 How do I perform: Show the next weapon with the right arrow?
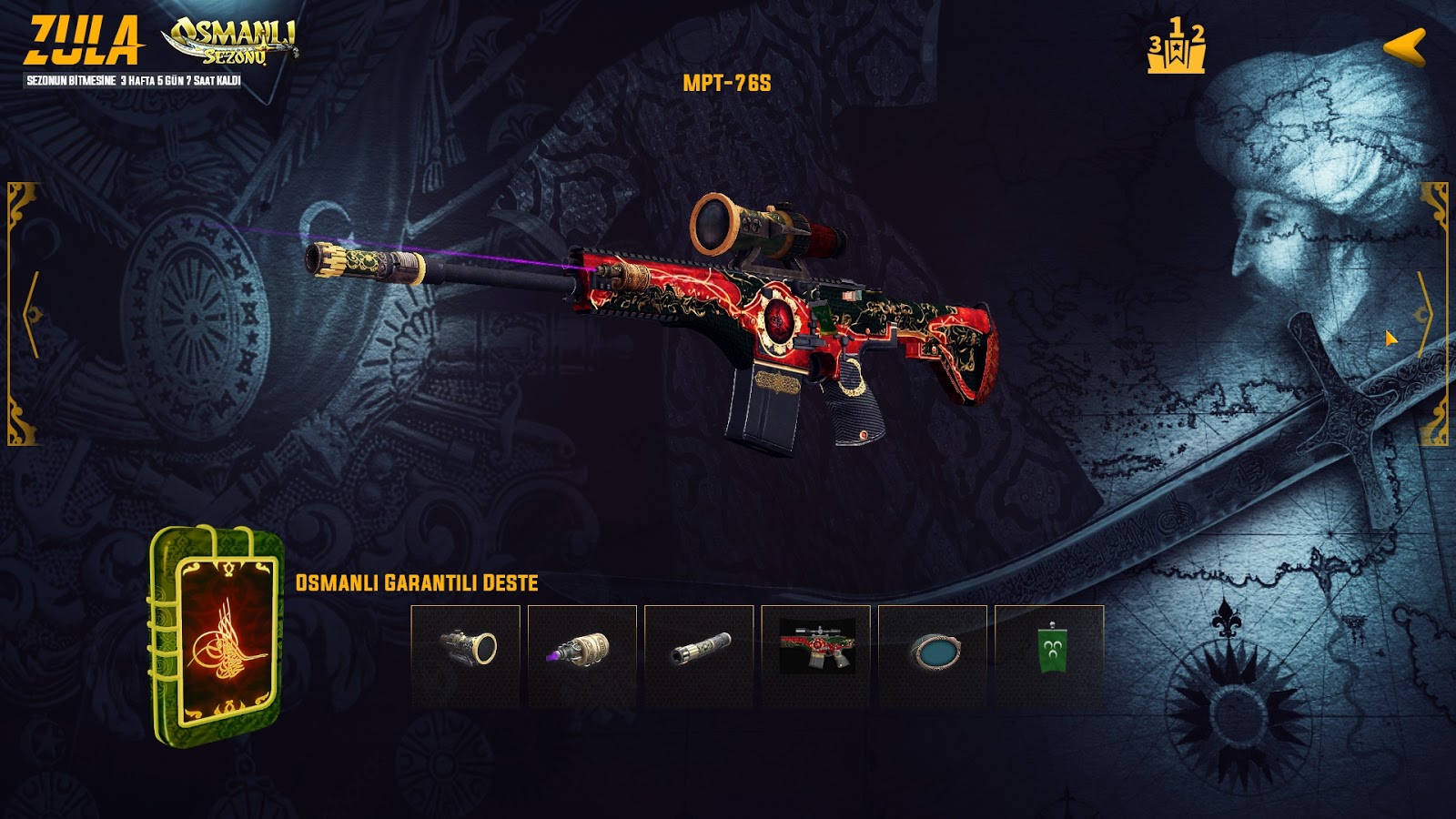click(1424, 314)
